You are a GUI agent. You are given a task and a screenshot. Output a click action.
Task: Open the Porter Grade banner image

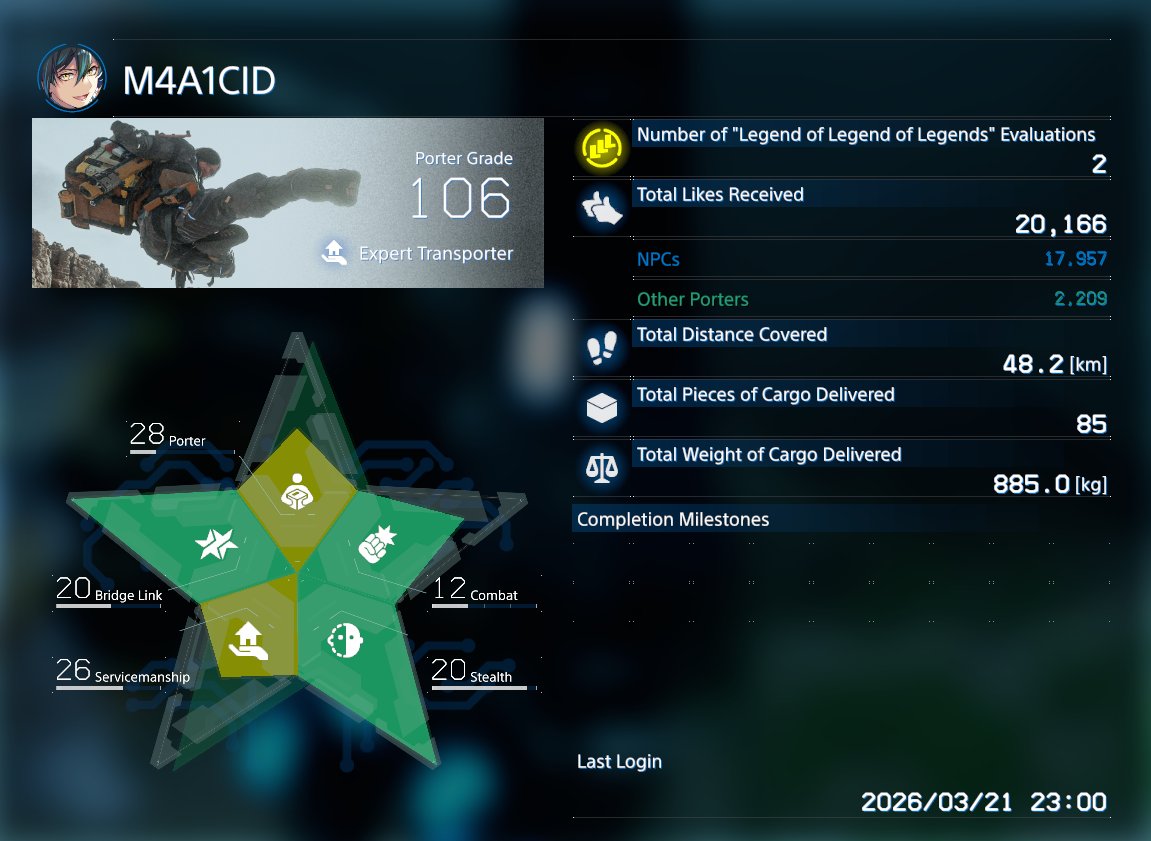tap(288, 203)
